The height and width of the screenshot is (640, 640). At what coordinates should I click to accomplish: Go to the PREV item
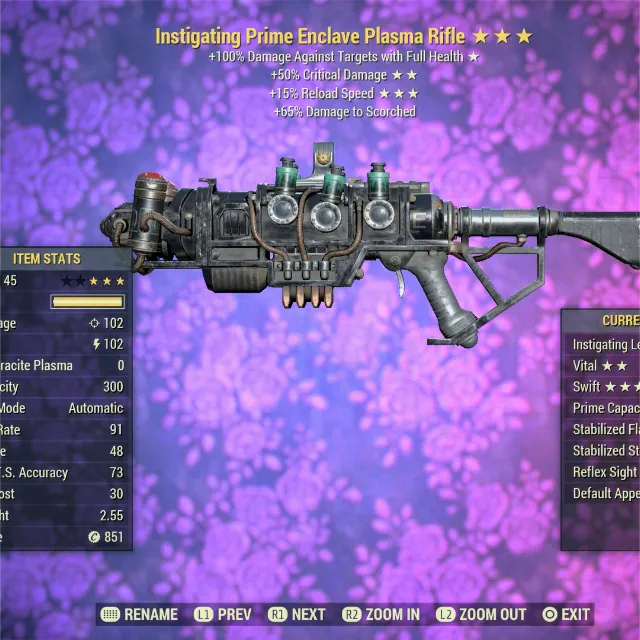[219, 614]
